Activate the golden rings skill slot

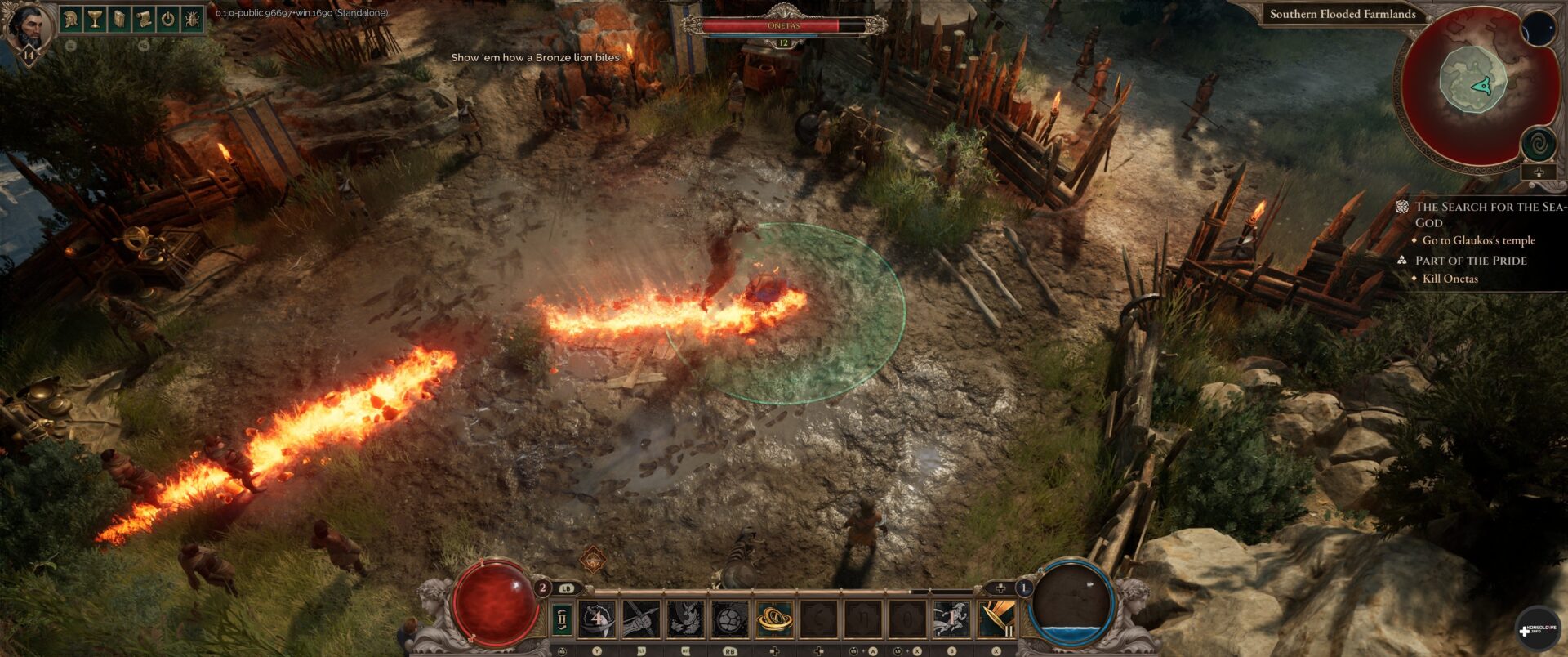(x=773, y=619)
